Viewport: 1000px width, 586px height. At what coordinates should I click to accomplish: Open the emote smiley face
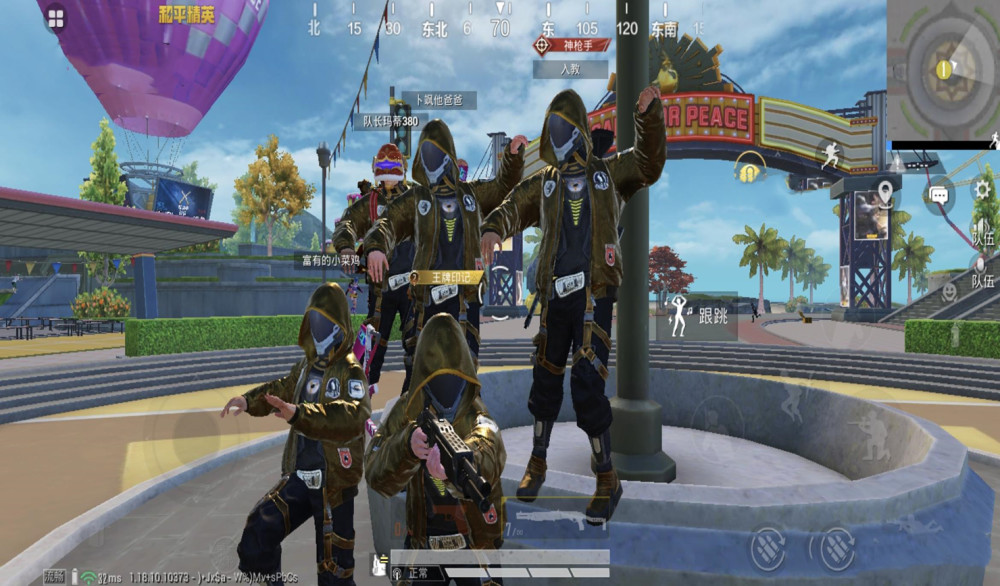click(x=949, y=291)
